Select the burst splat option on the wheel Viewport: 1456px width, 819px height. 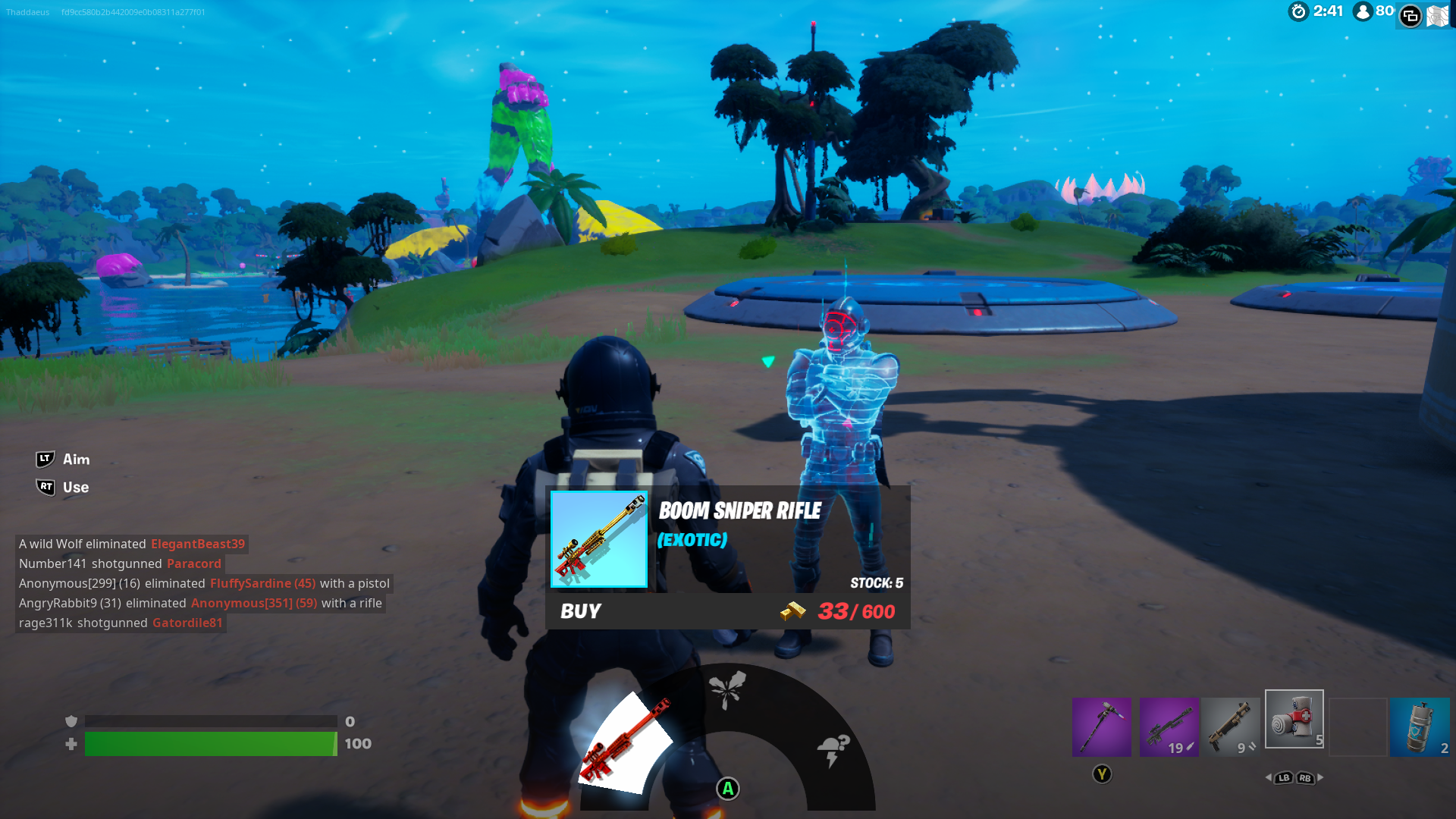click(x=726, y=690)
